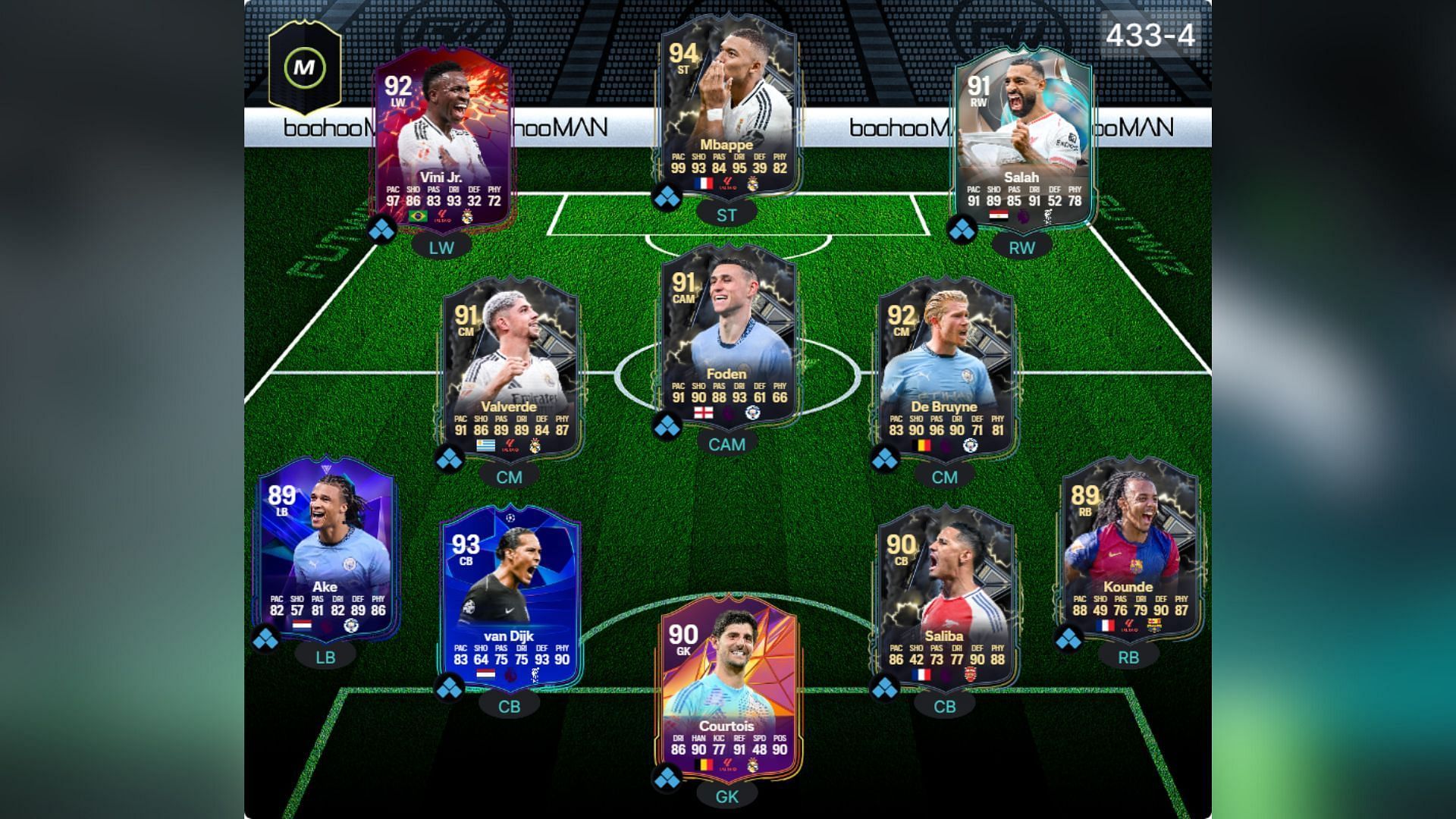This screenshot has width=1456, height=819.
Task: Select the Mbappe striker card
Action: 726,106
